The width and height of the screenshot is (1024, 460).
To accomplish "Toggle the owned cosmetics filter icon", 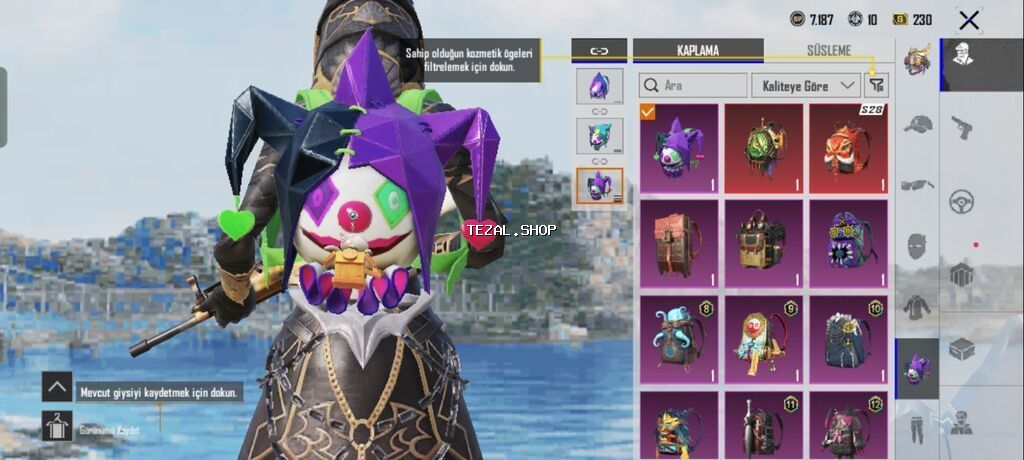I will (x=877, y=86).
